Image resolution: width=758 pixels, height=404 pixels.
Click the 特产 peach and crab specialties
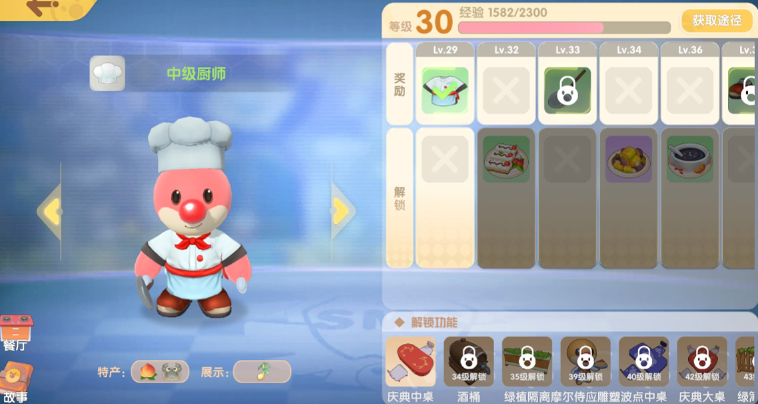point(160,372)
